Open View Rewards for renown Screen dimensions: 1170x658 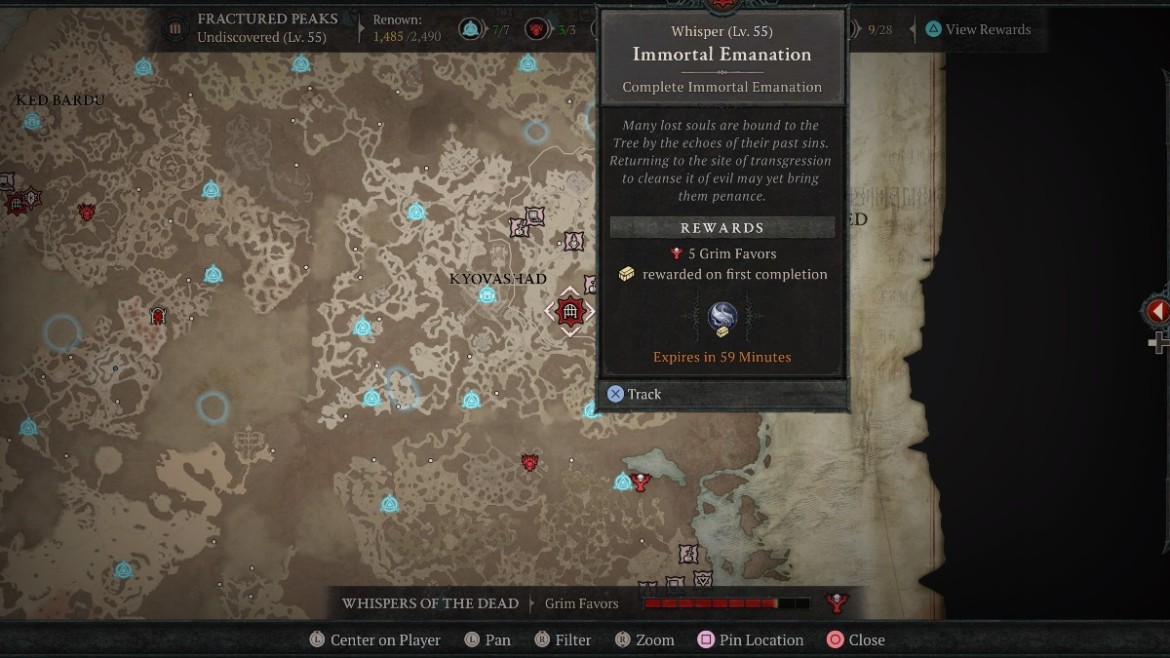pos(977,29)
